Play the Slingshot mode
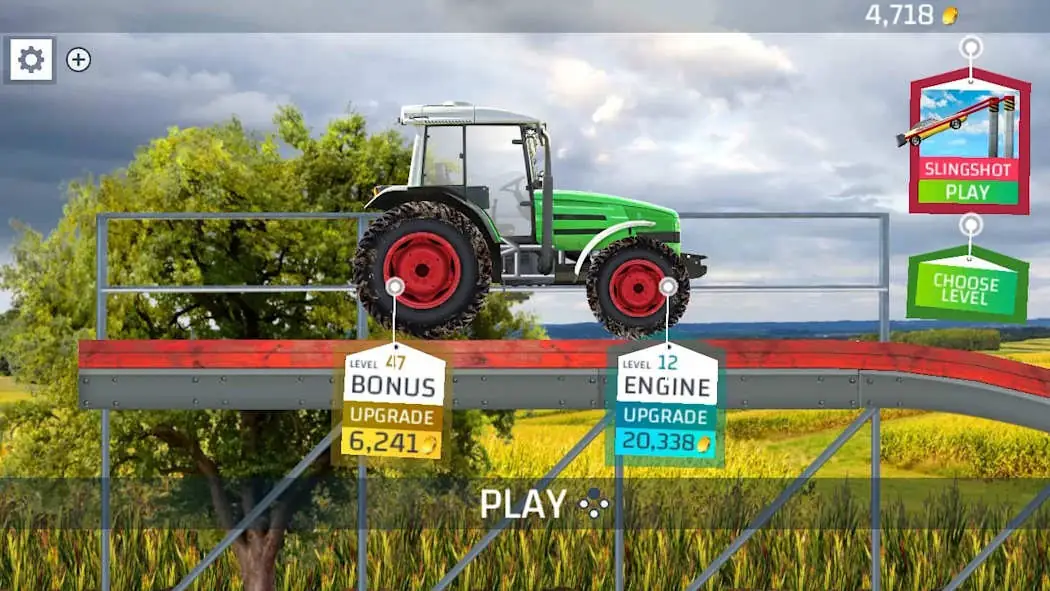Viewport: 1050px width, 591px height. click(x=967, y=191)
